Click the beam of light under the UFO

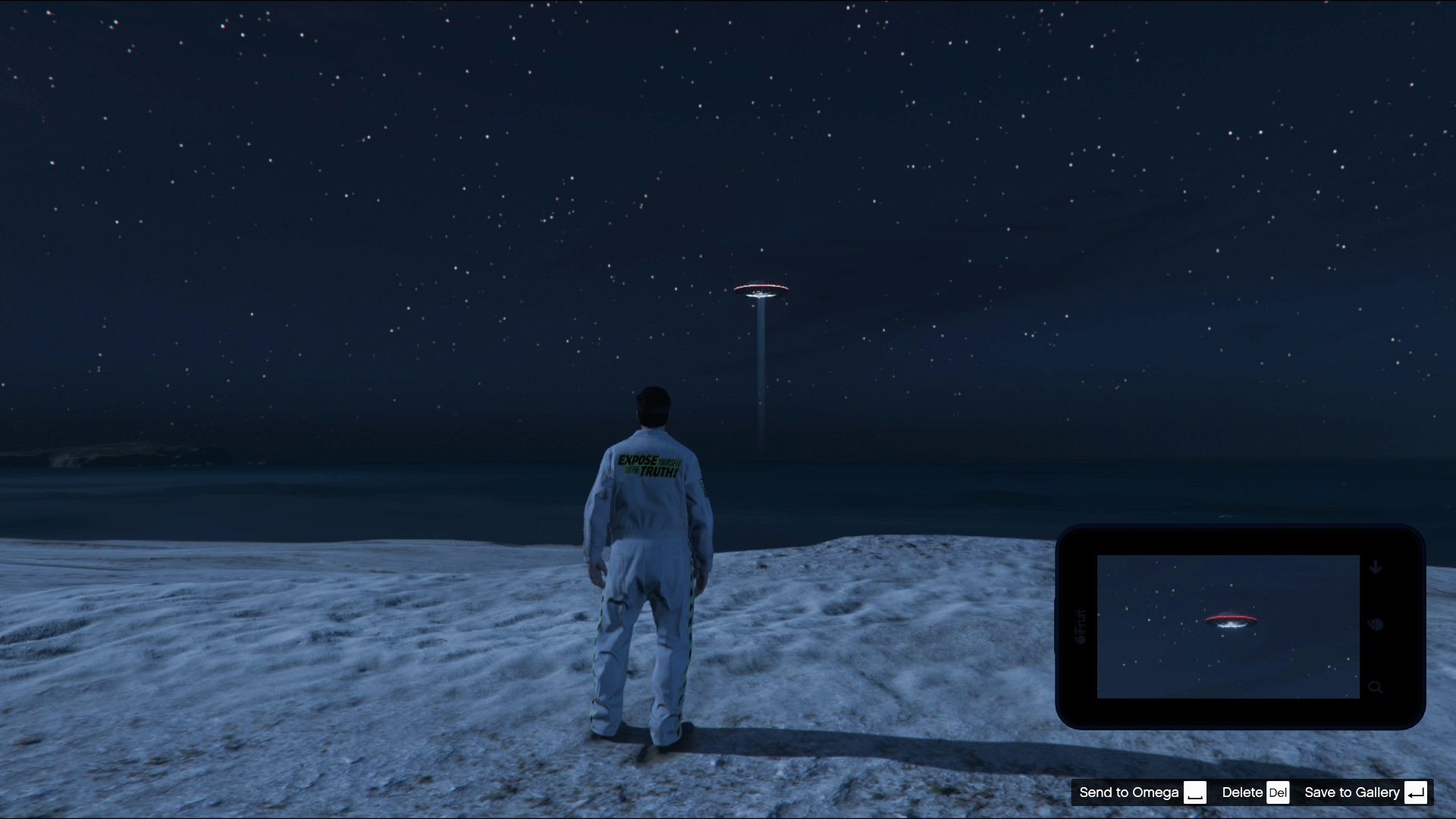[x=761, y=364]
